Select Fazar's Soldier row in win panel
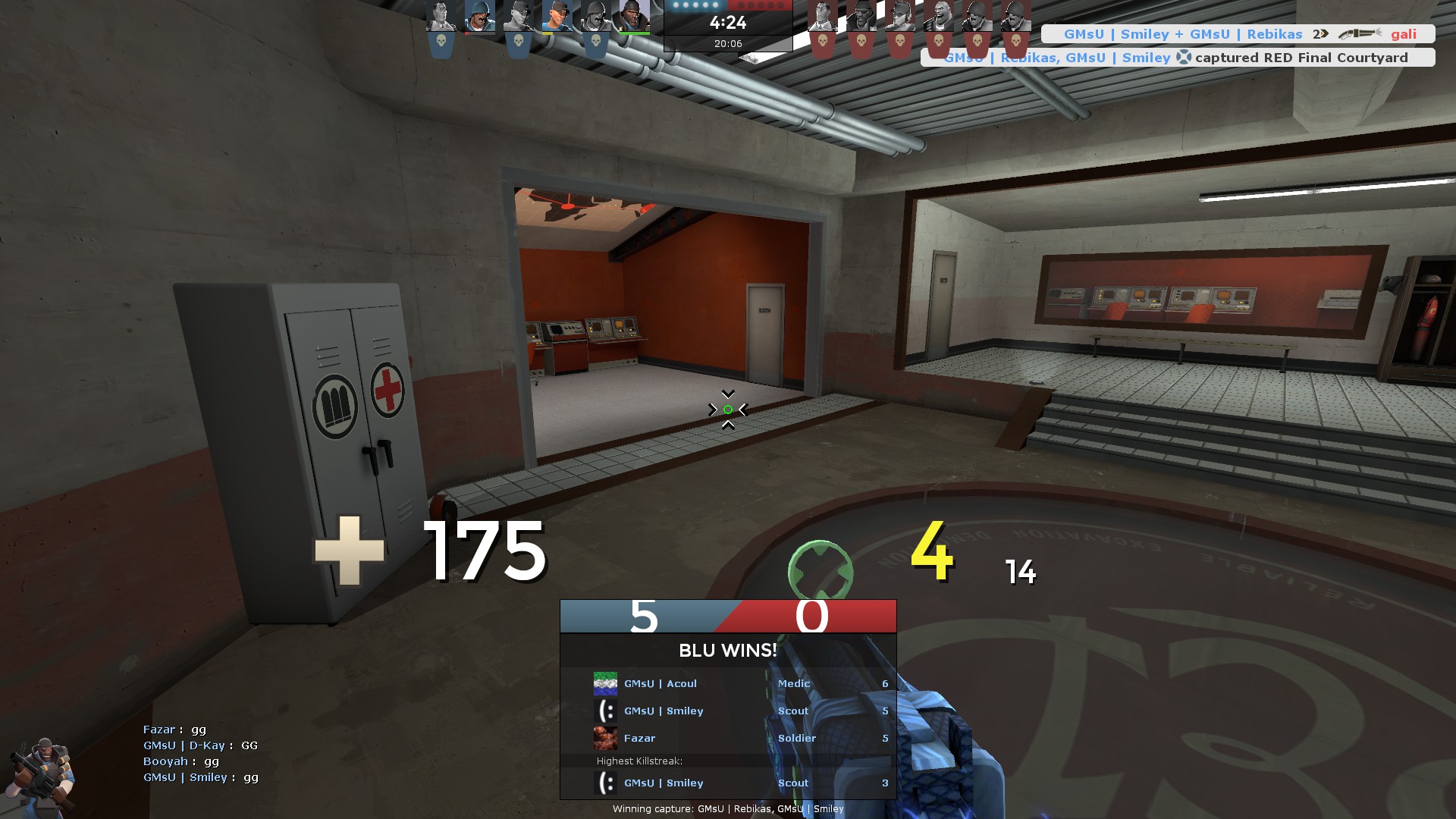The height and width of the screenshot is (819, 1456). click(728, 738)
